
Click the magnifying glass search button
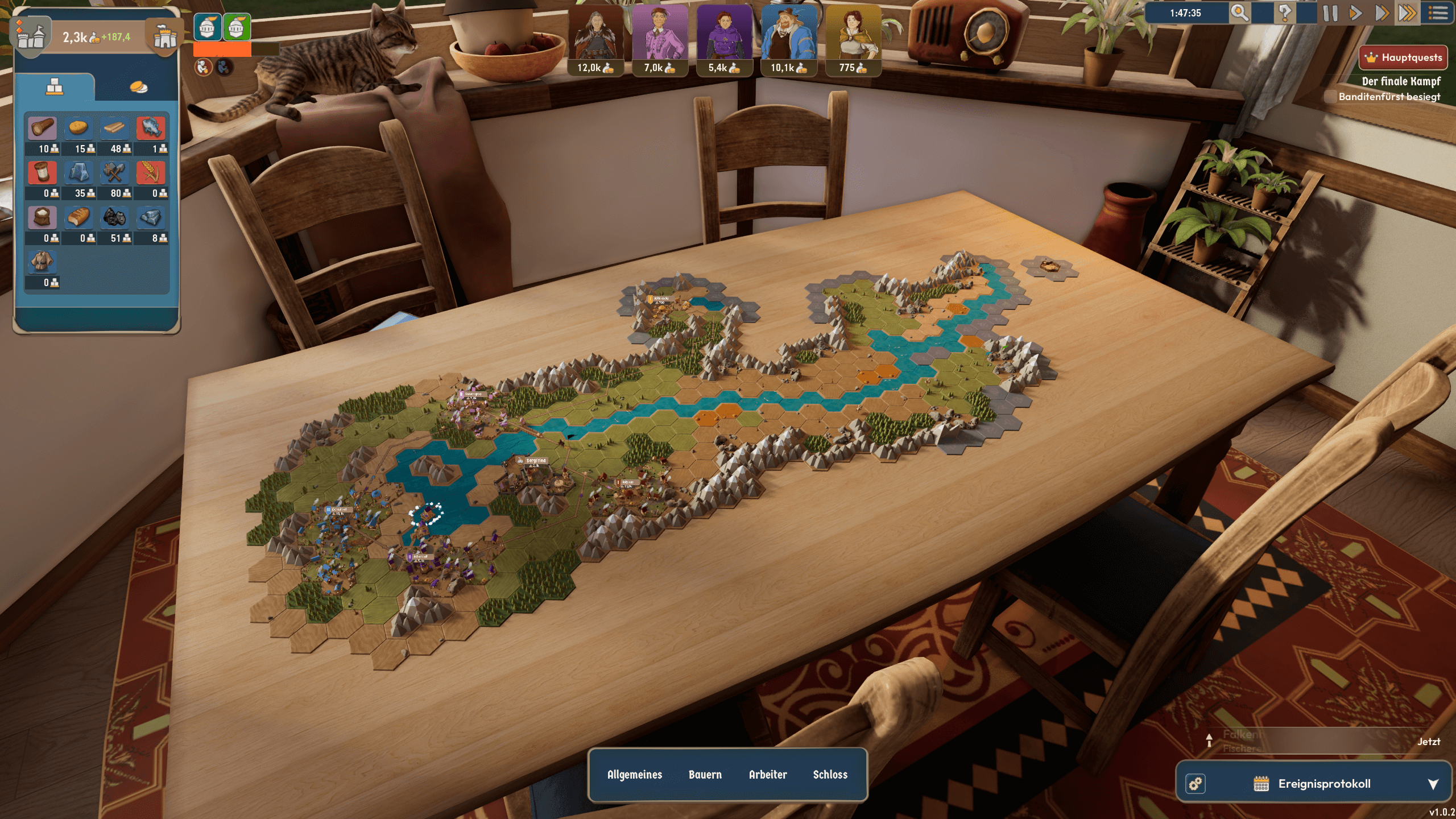click(x=1239, y=13)
